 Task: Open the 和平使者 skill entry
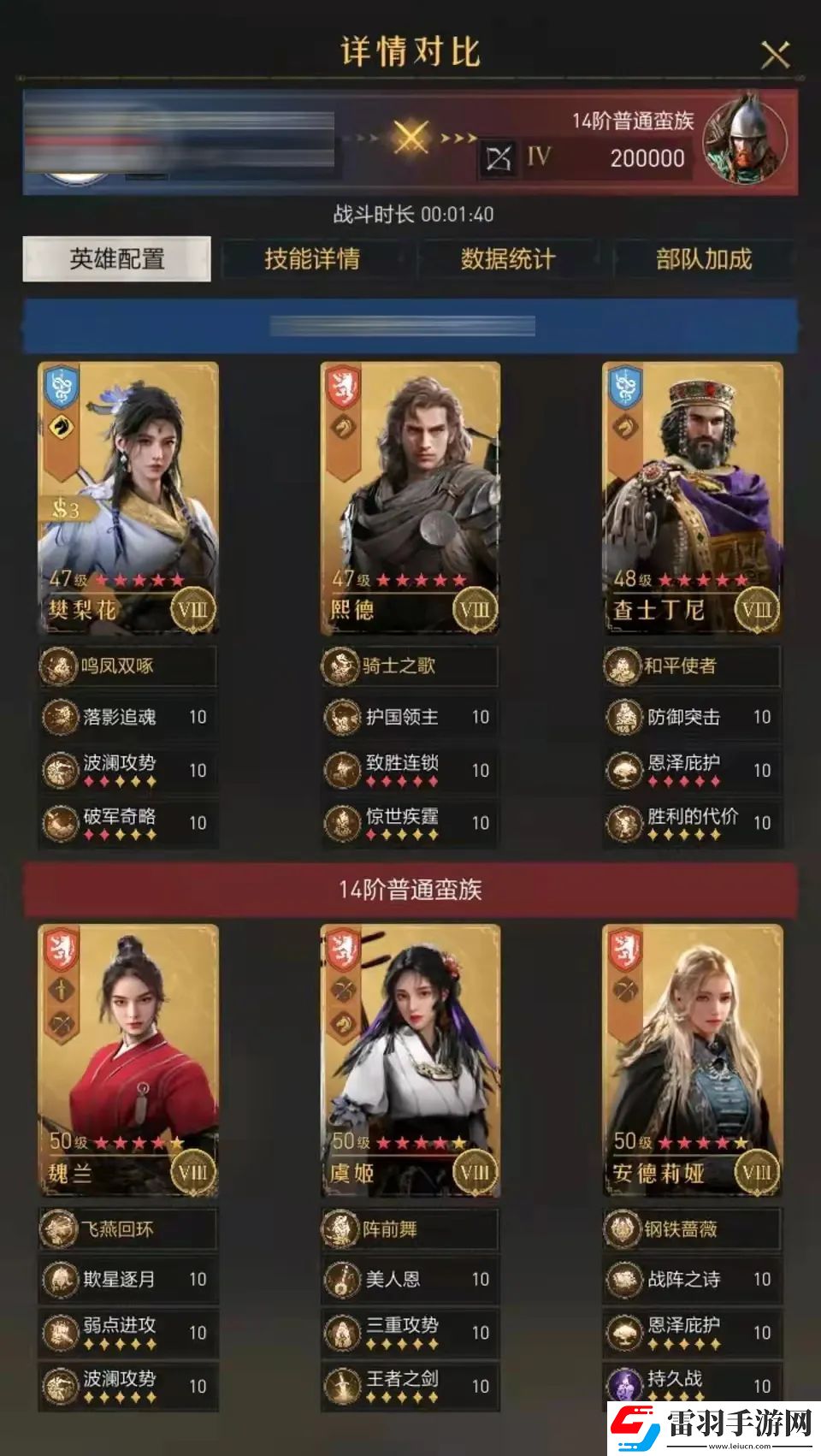pos(693,666)
